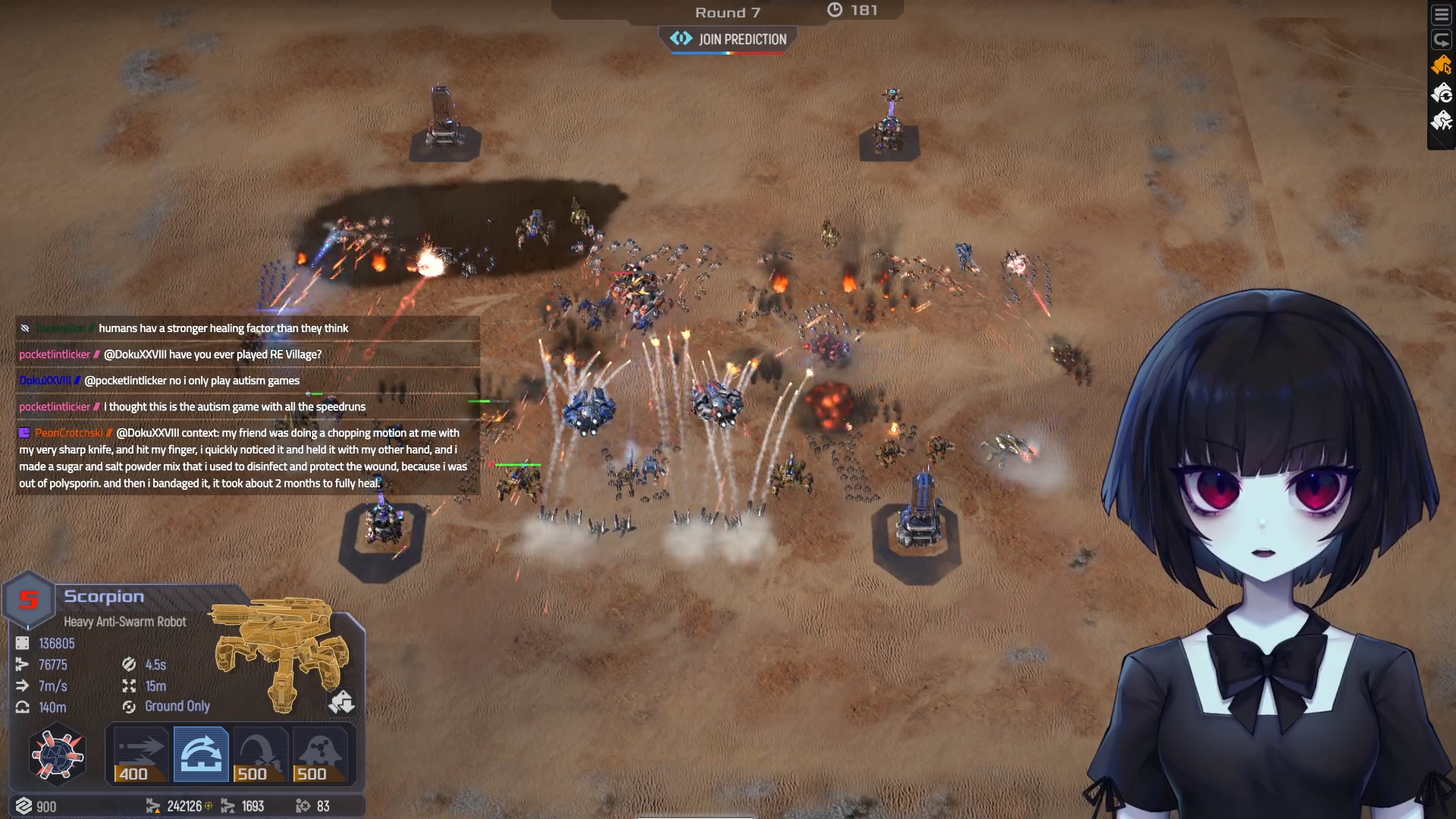Click PeonCrotchski's username in chat overlay
1456x819 pixels.
pyautogui.click(x=68, y=433)
